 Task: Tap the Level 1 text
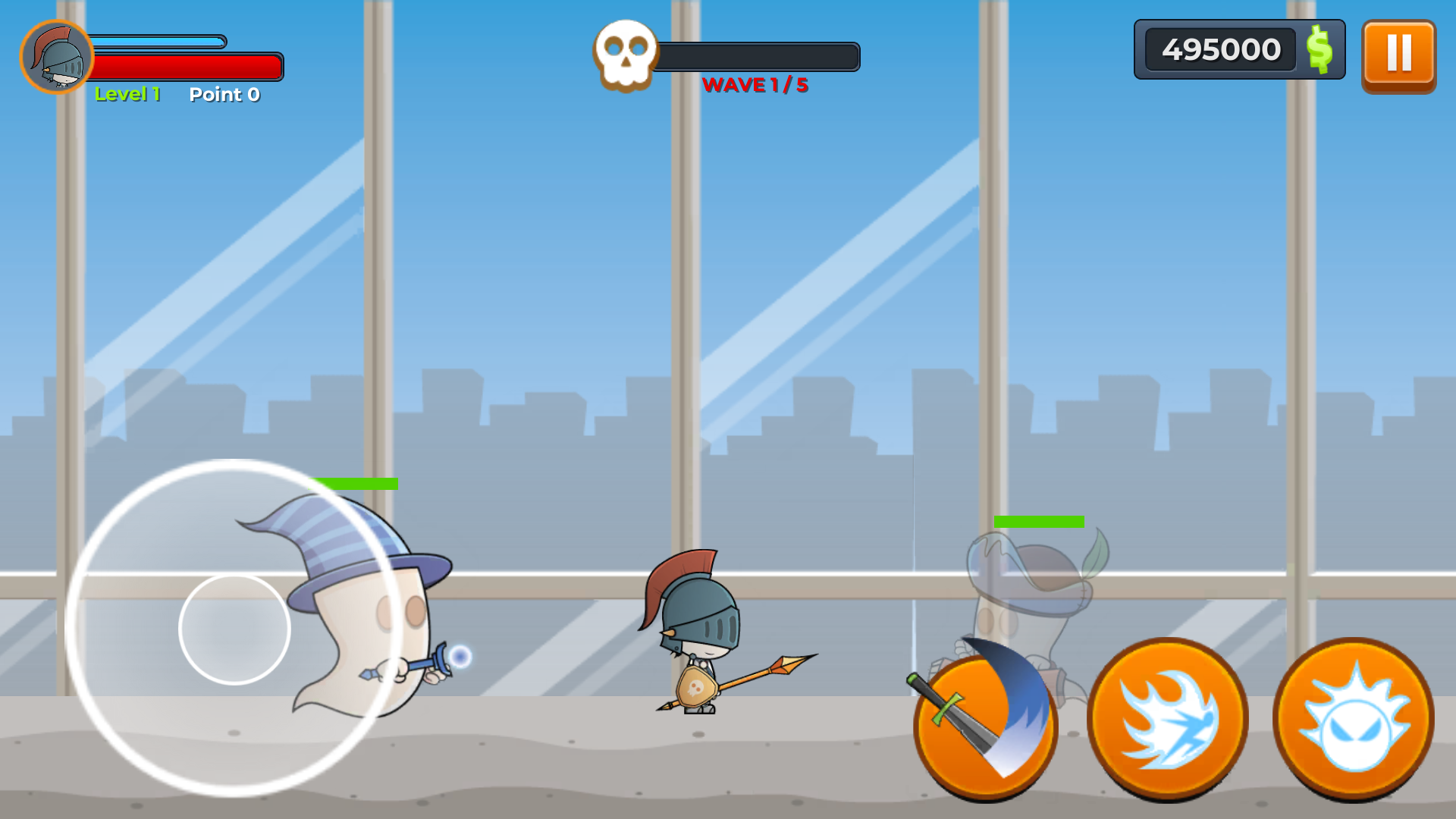point(127,94)
